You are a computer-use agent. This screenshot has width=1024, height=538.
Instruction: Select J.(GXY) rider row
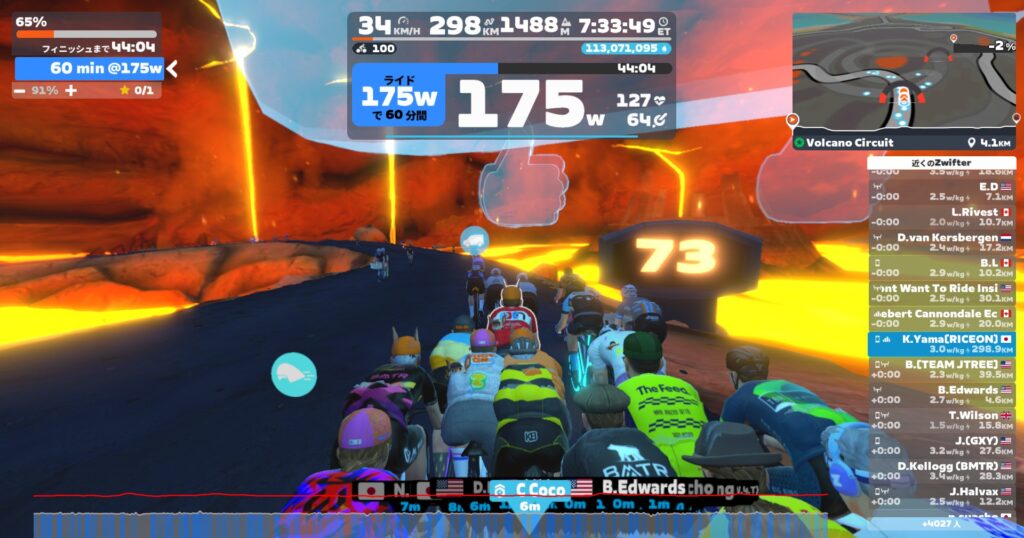point(941,446)
